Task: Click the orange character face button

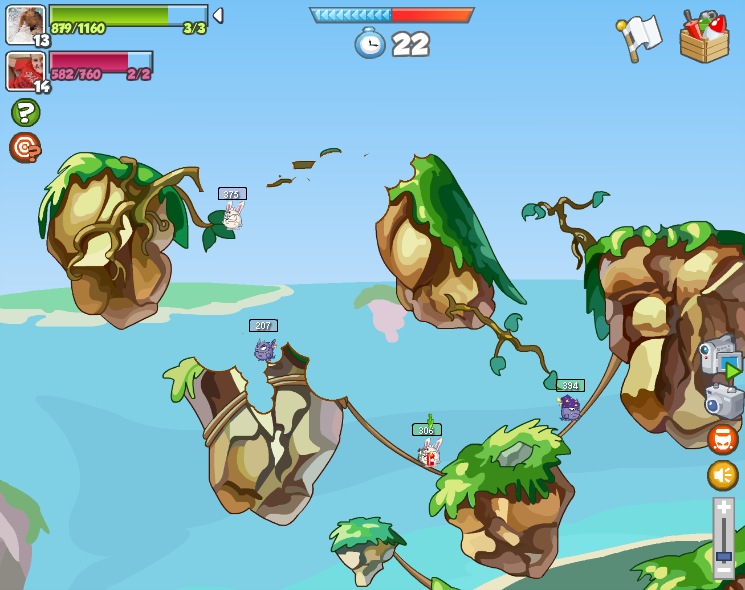Action: pos(723,439)
